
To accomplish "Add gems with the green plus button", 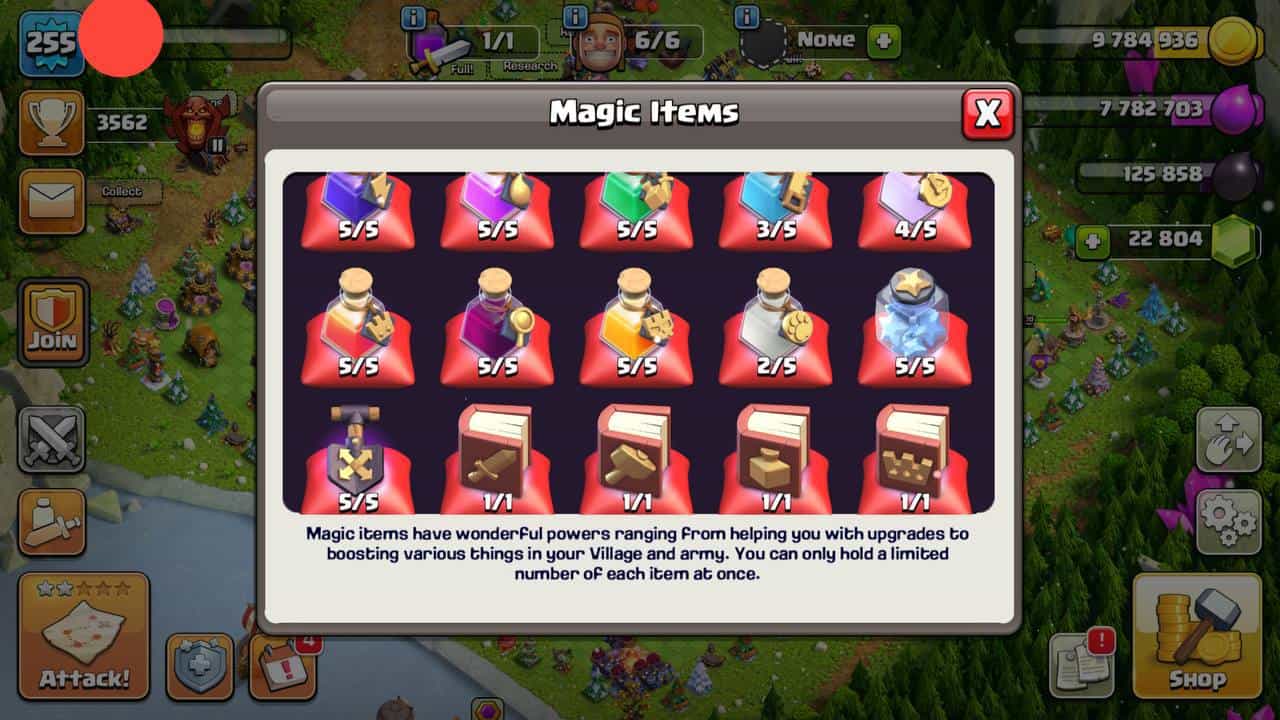I will point(1093,241).
